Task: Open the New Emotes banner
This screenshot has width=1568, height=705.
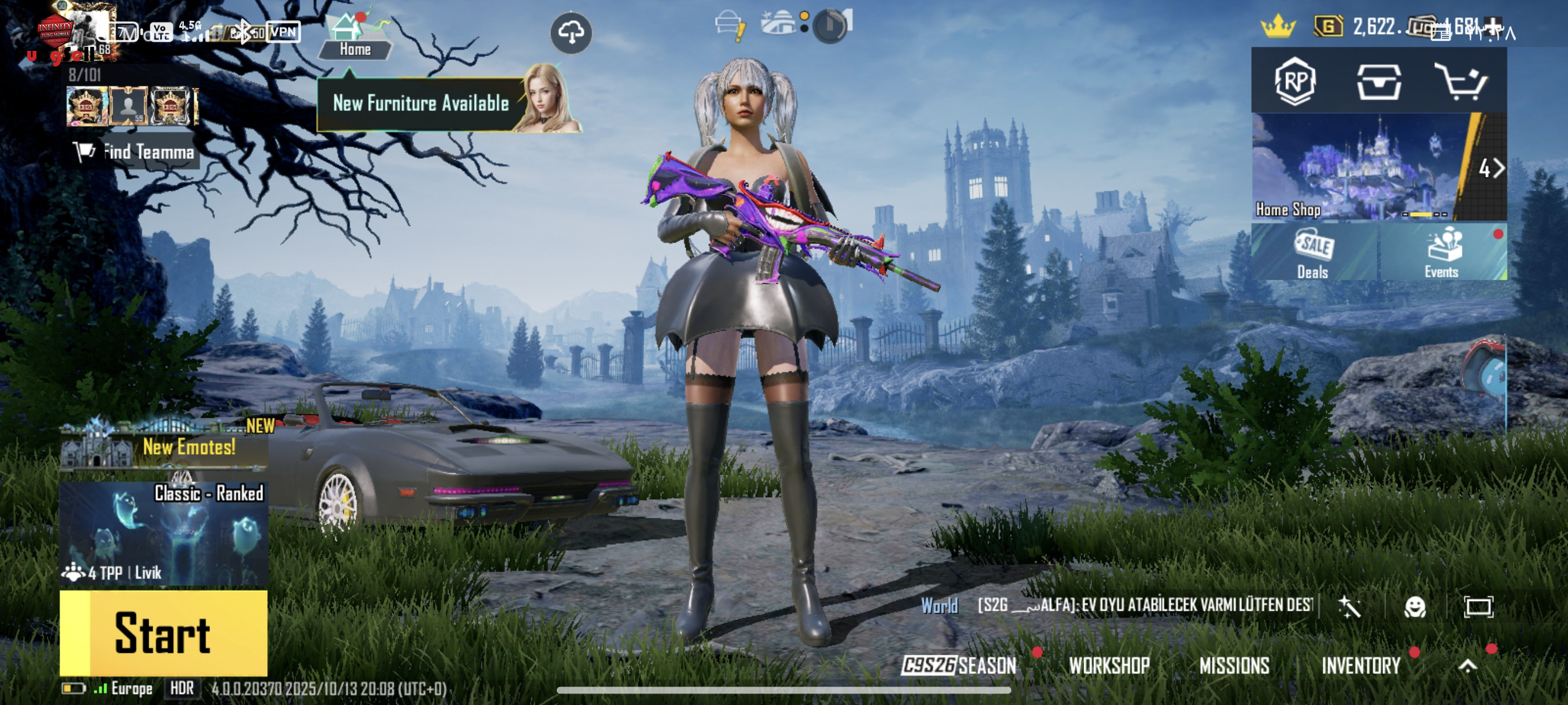Action: (x=164, y=447)
